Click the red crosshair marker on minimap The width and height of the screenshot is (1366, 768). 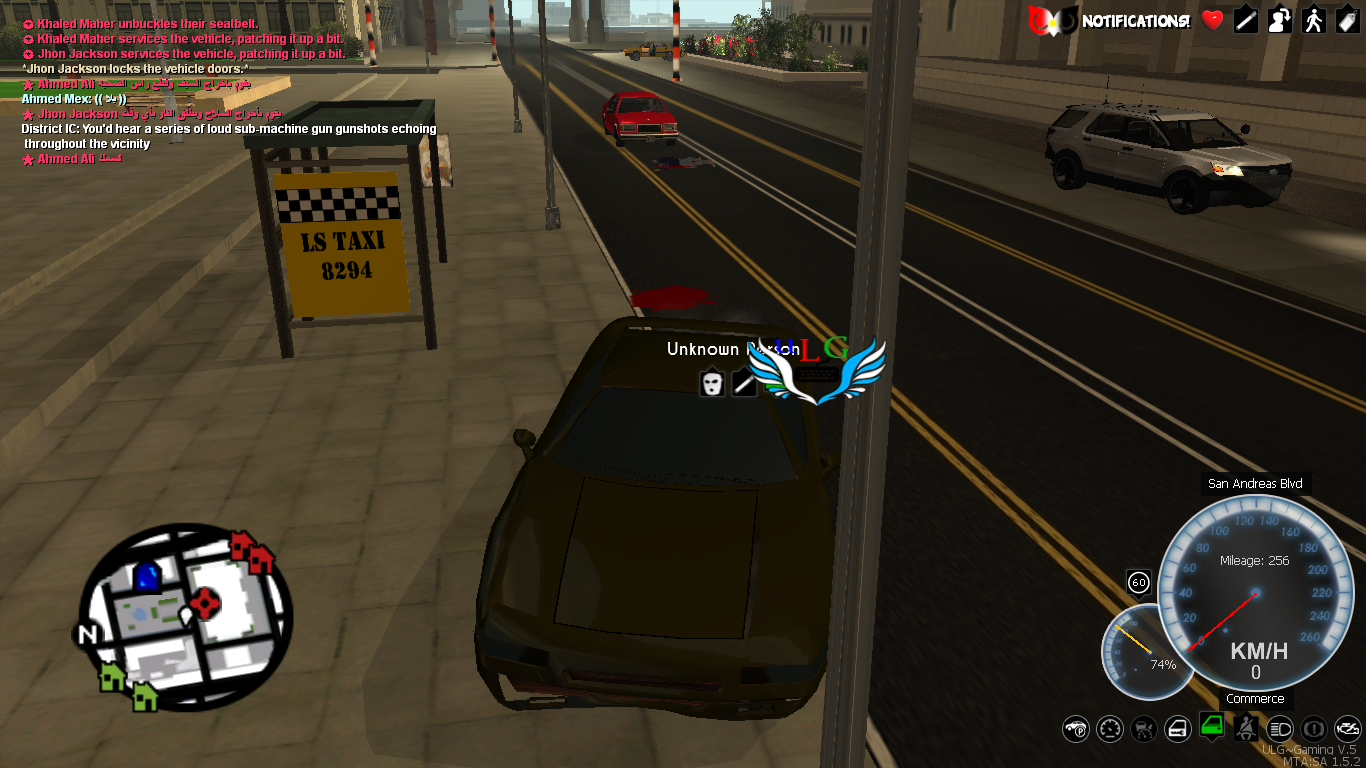tap(205, 602)
